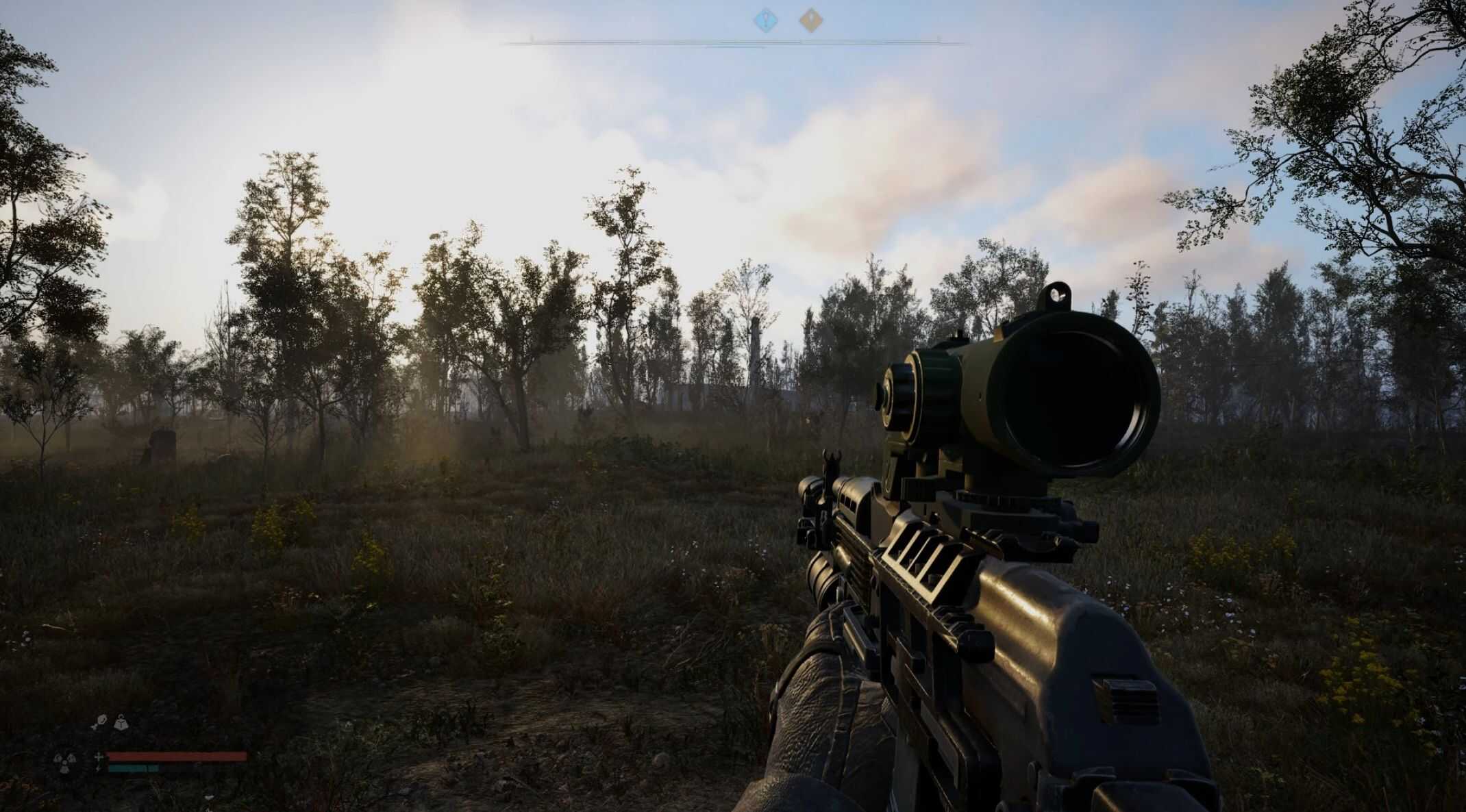Click the radiation trefoil indicator
Image resolution: width=1466 pixels, height=812 pixels.
pyautogui.click(x=64, y=762)
